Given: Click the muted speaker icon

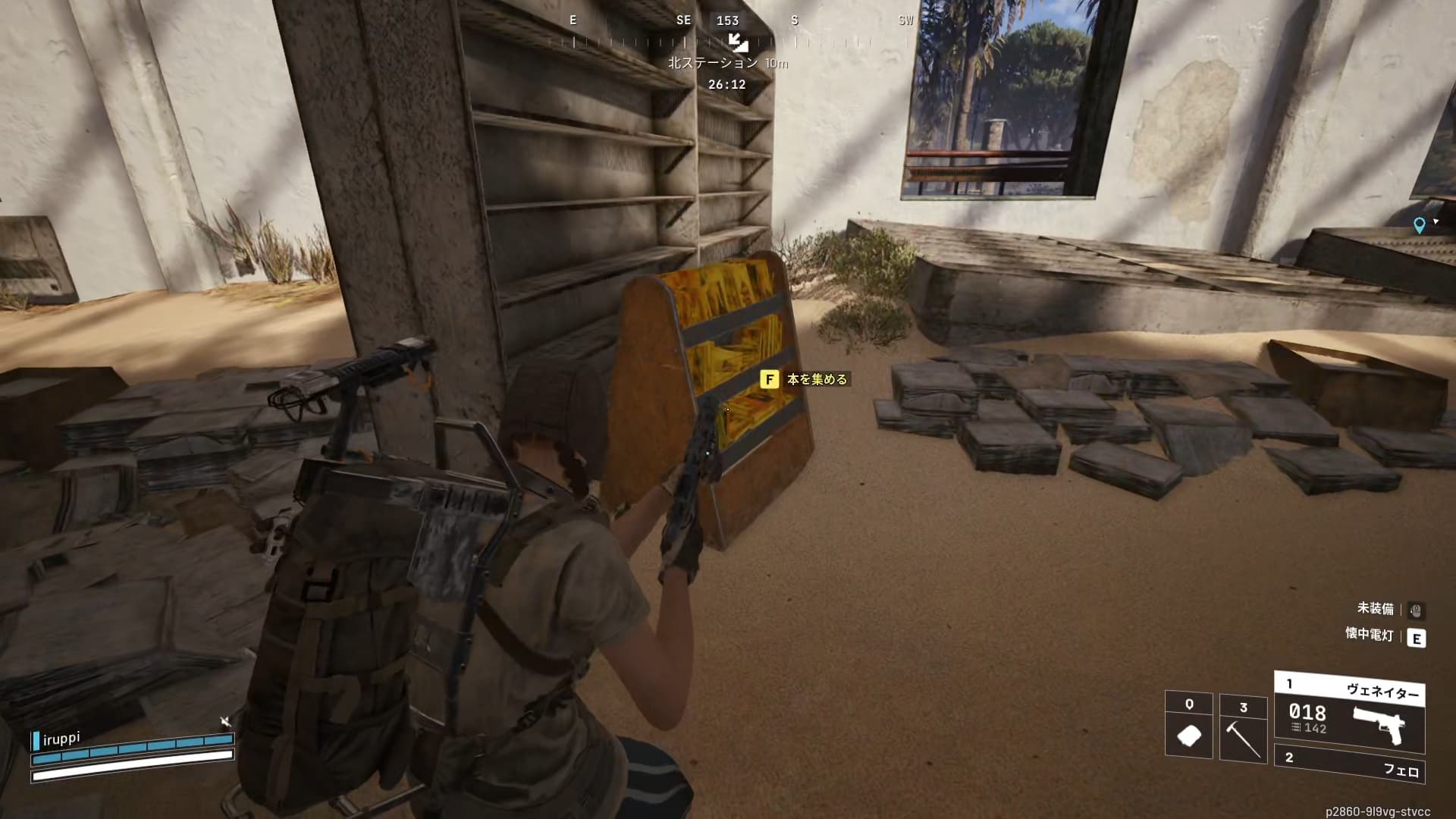Looking at the screenshot, I should [225, 720].
